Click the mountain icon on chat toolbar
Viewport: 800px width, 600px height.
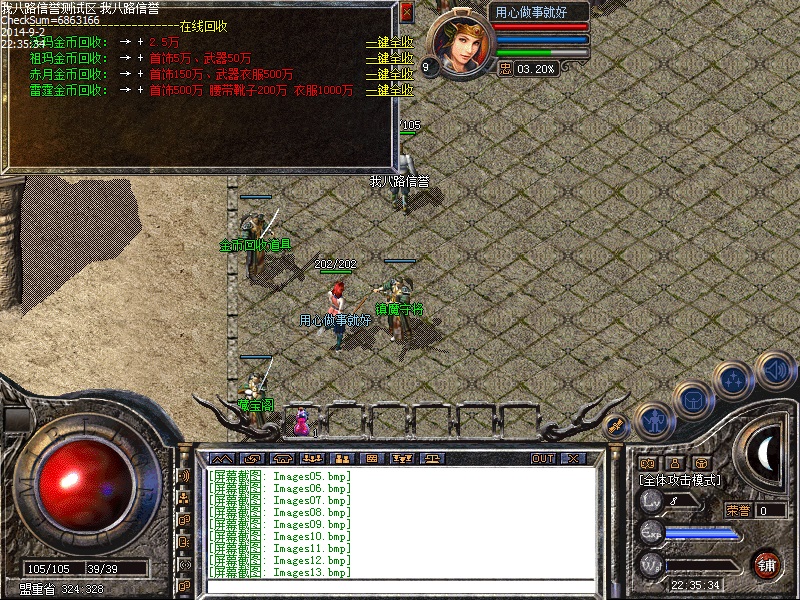pos(220,458)
